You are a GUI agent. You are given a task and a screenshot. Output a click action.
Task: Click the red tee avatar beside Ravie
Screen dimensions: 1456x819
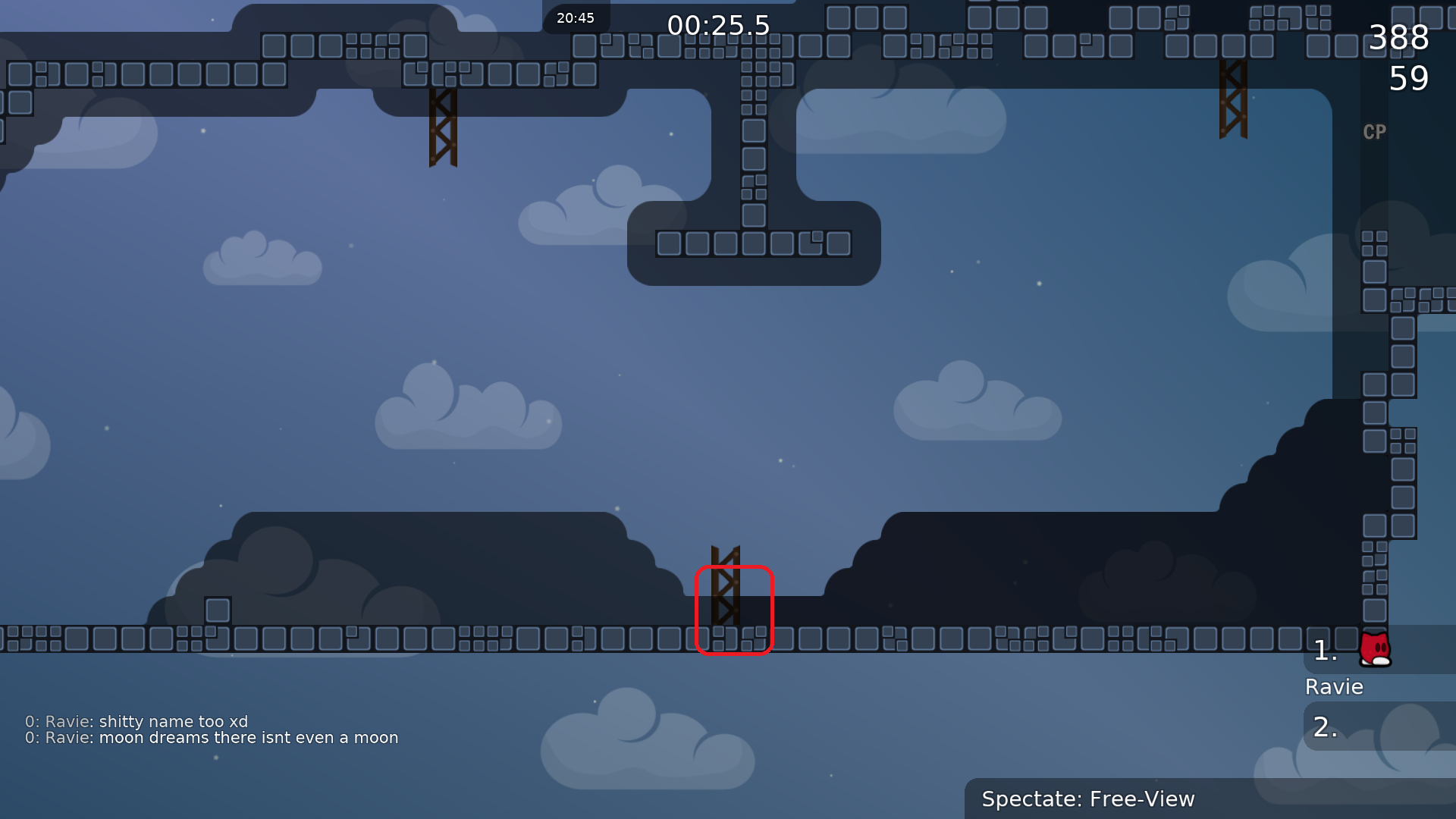[1375, 651]
